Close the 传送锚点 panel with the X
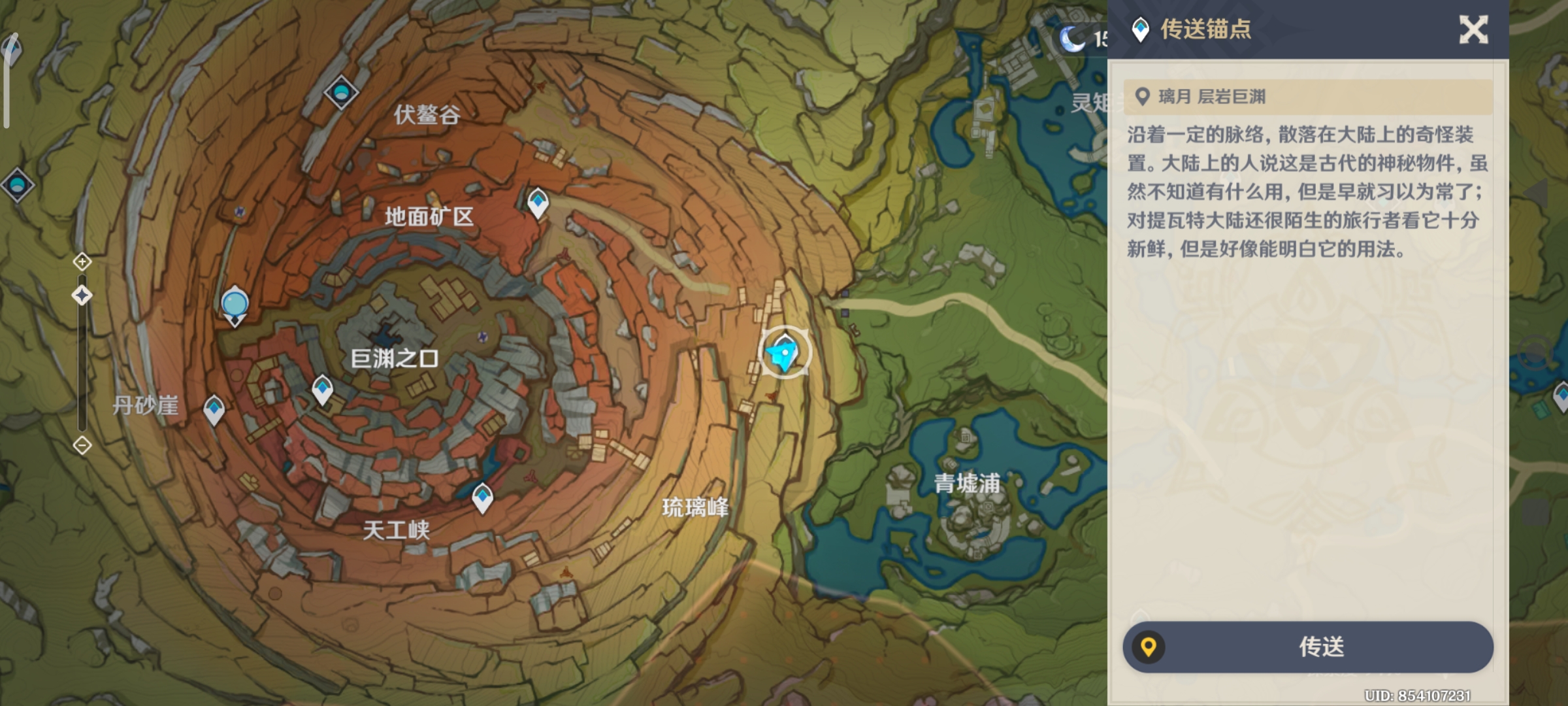The image size is (1568, 706). coord(1475,31)
